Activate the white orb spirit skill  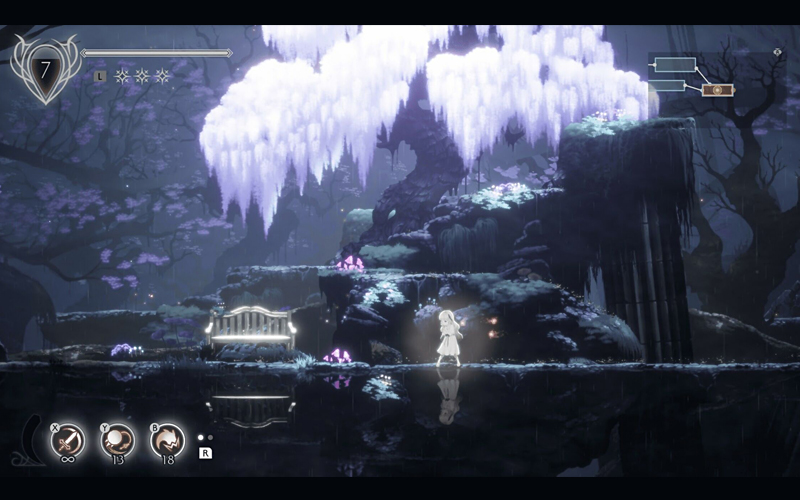pos(118,439)
